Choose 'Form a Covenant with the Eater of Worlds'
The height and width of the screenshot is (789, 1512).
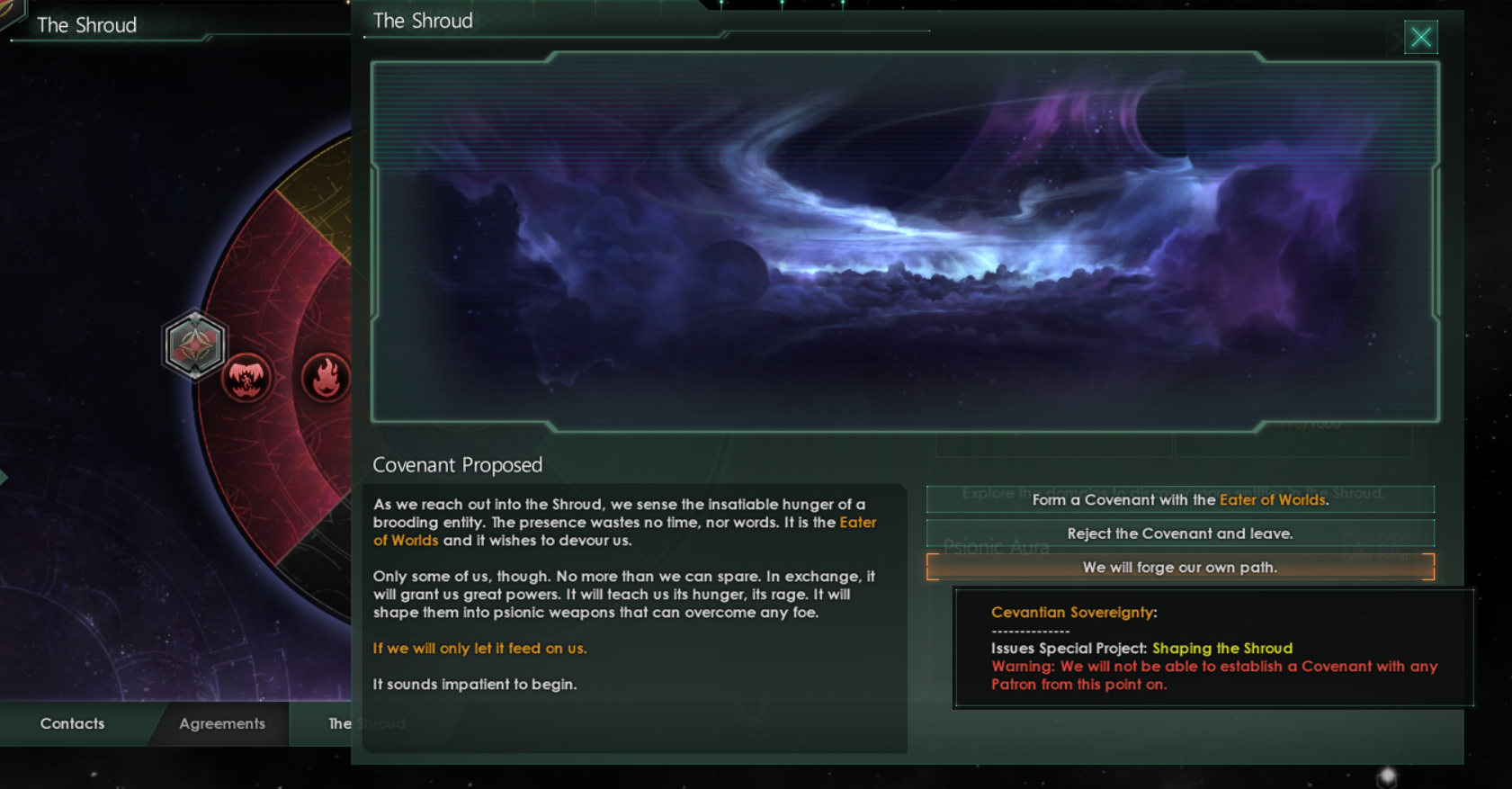point(1179,499)
